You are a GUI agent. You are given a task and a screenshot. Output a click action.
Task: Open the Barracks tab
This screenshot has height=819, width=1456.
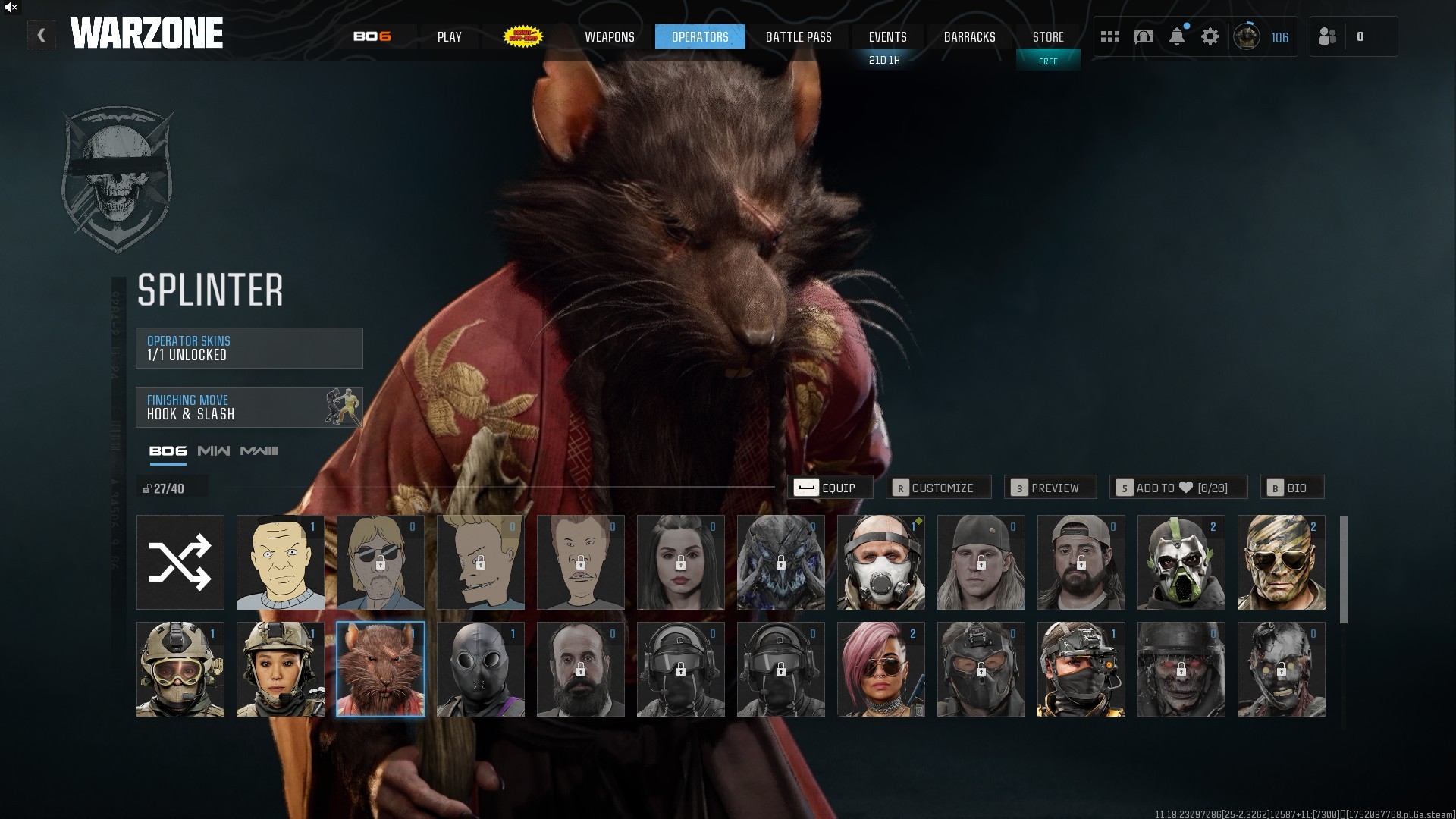point(969,36)
